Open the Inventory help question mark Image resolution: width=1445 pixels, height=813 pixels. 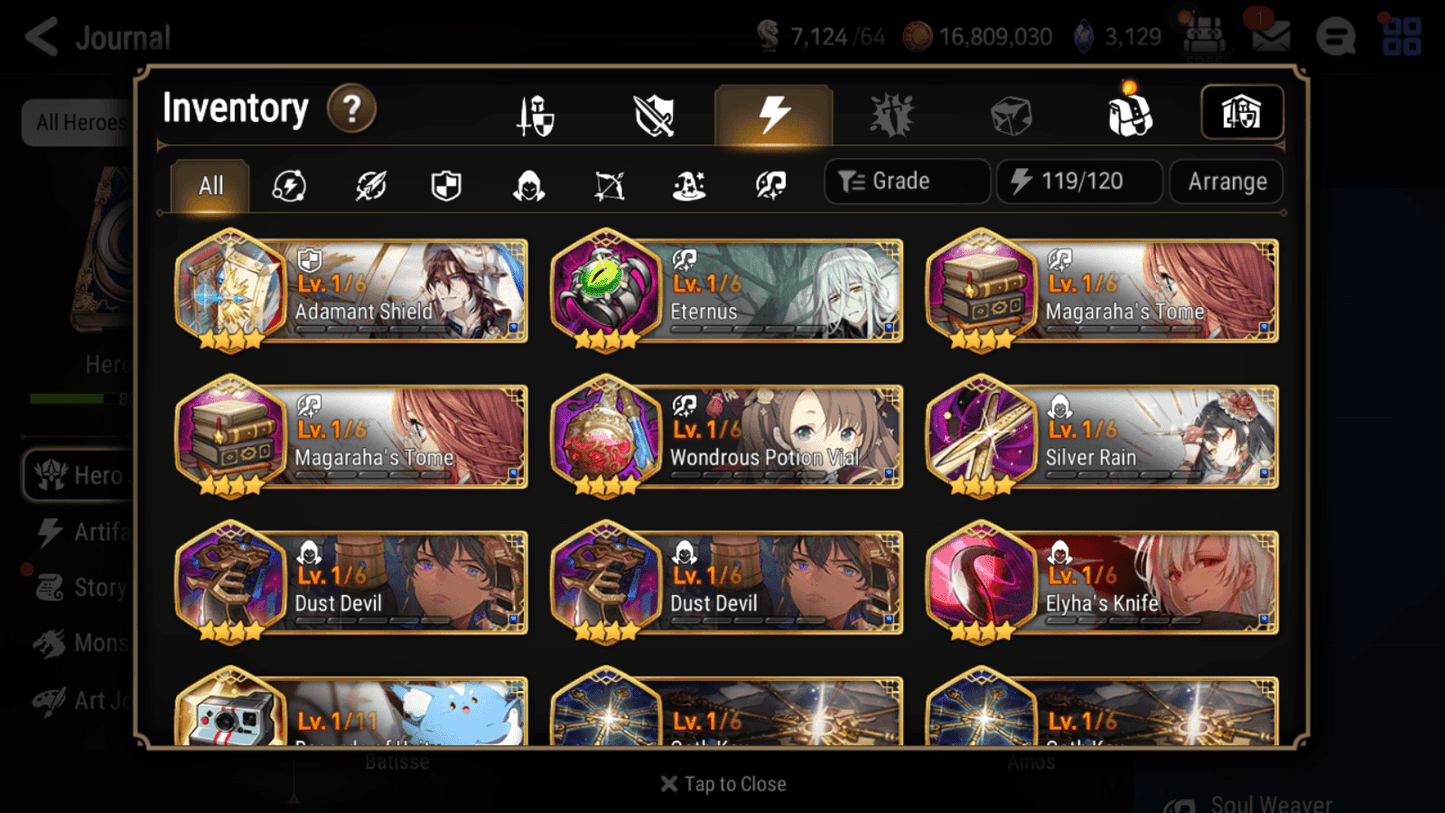[x=351, y=110]
